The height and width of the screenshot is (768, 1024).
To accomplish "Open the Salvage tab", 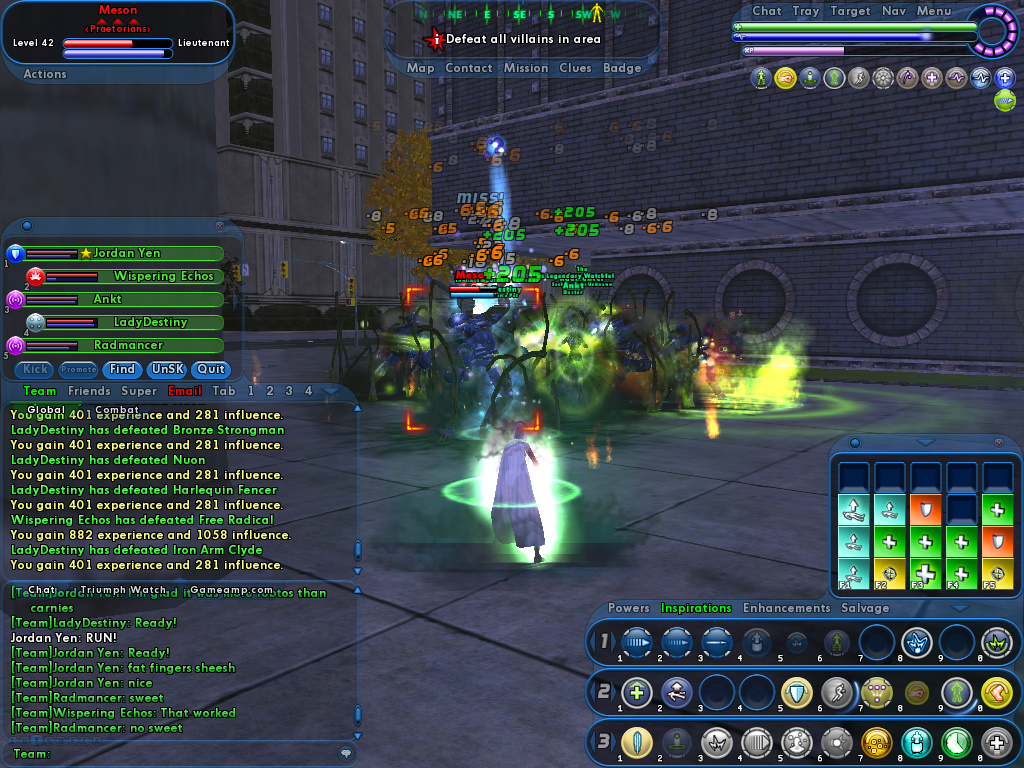I will tap(865, 608).
